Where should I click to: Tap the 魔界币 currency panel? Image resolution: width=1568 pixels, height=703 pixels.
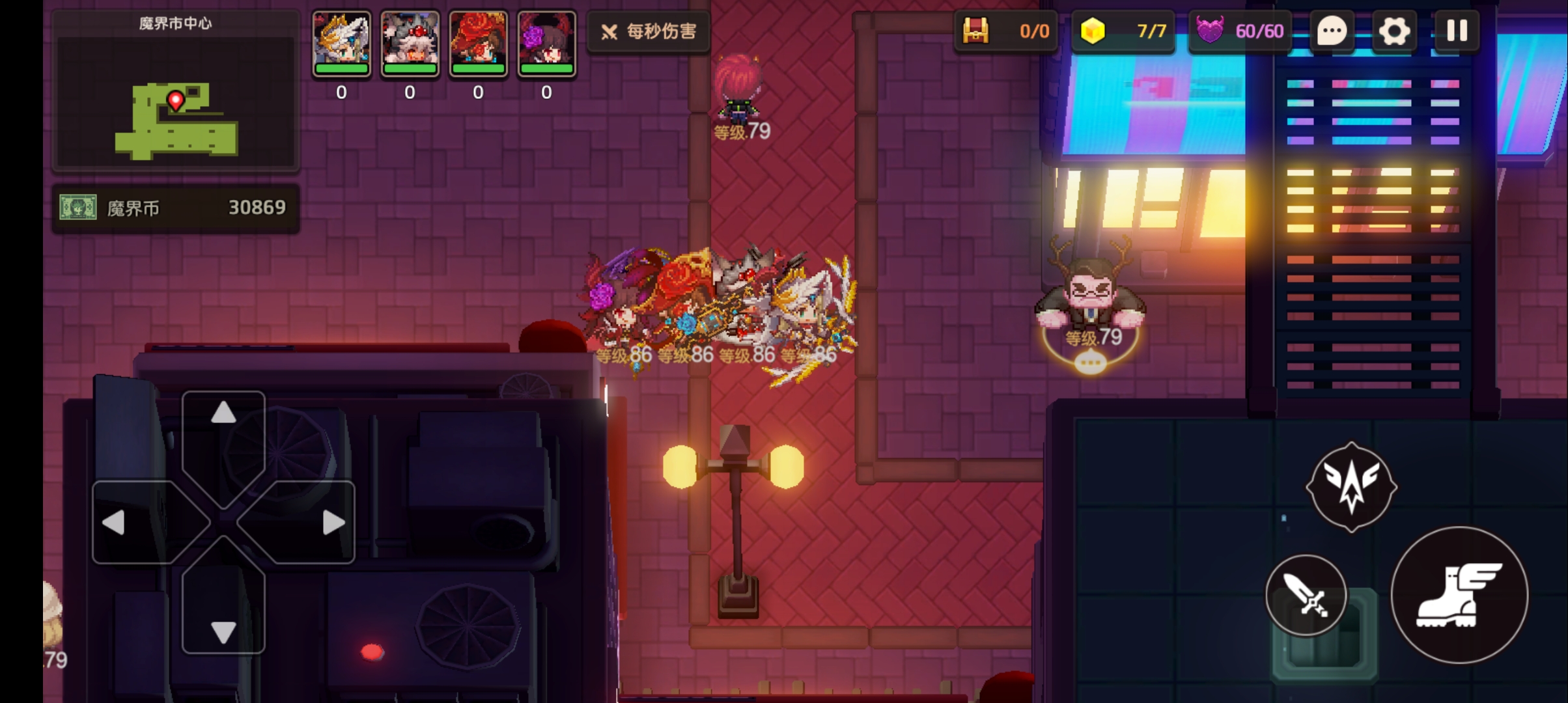click(x=175, y=208)
